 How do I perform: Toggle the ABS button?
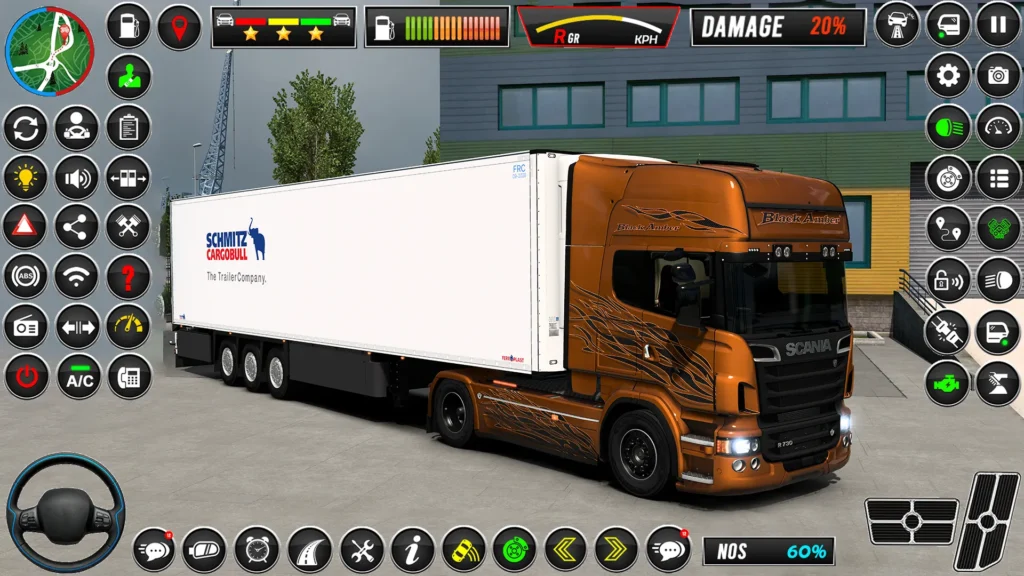click(x=26, y=277)
